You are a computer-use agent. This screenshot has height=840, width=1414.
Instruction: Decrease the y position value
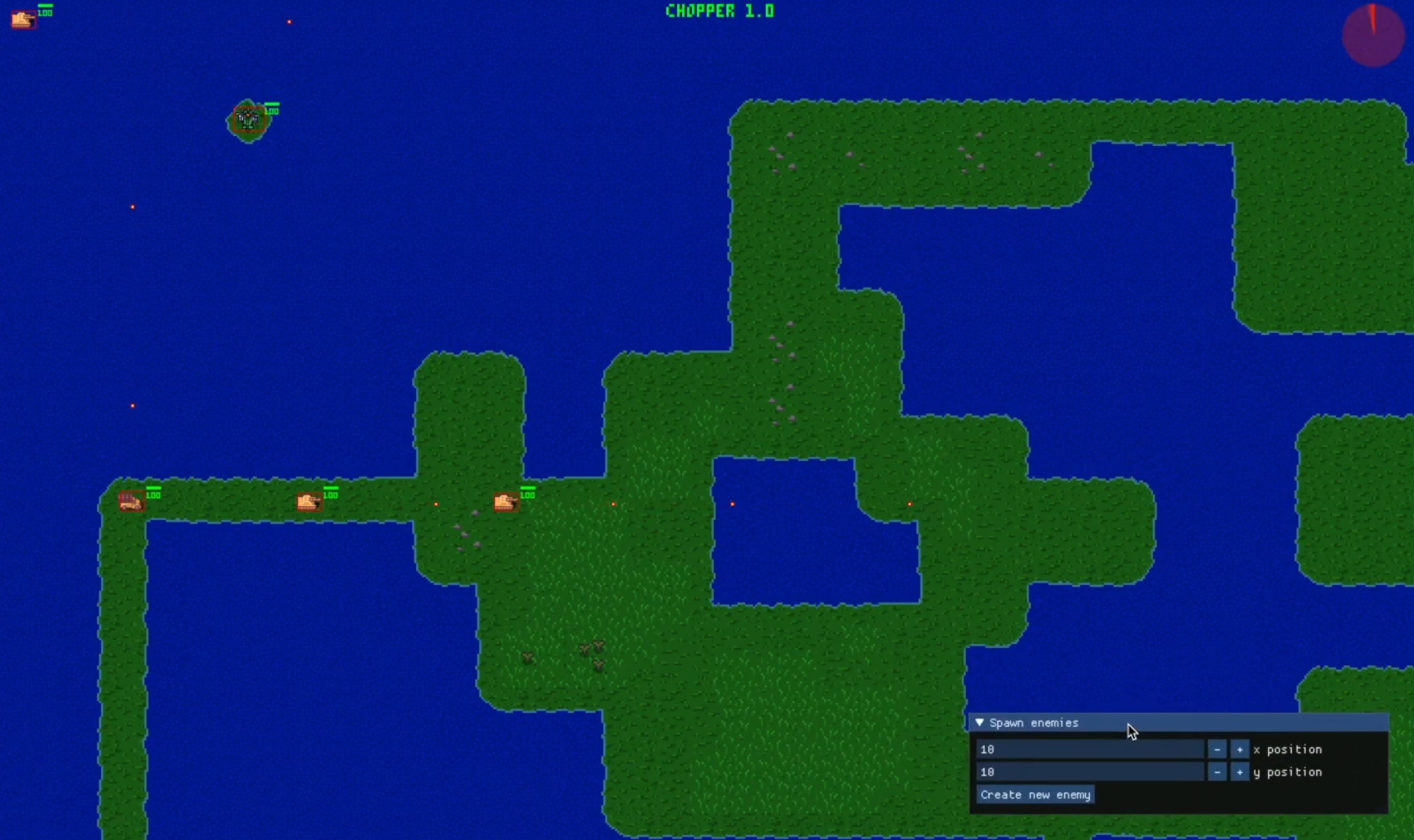click(1217, 772)
